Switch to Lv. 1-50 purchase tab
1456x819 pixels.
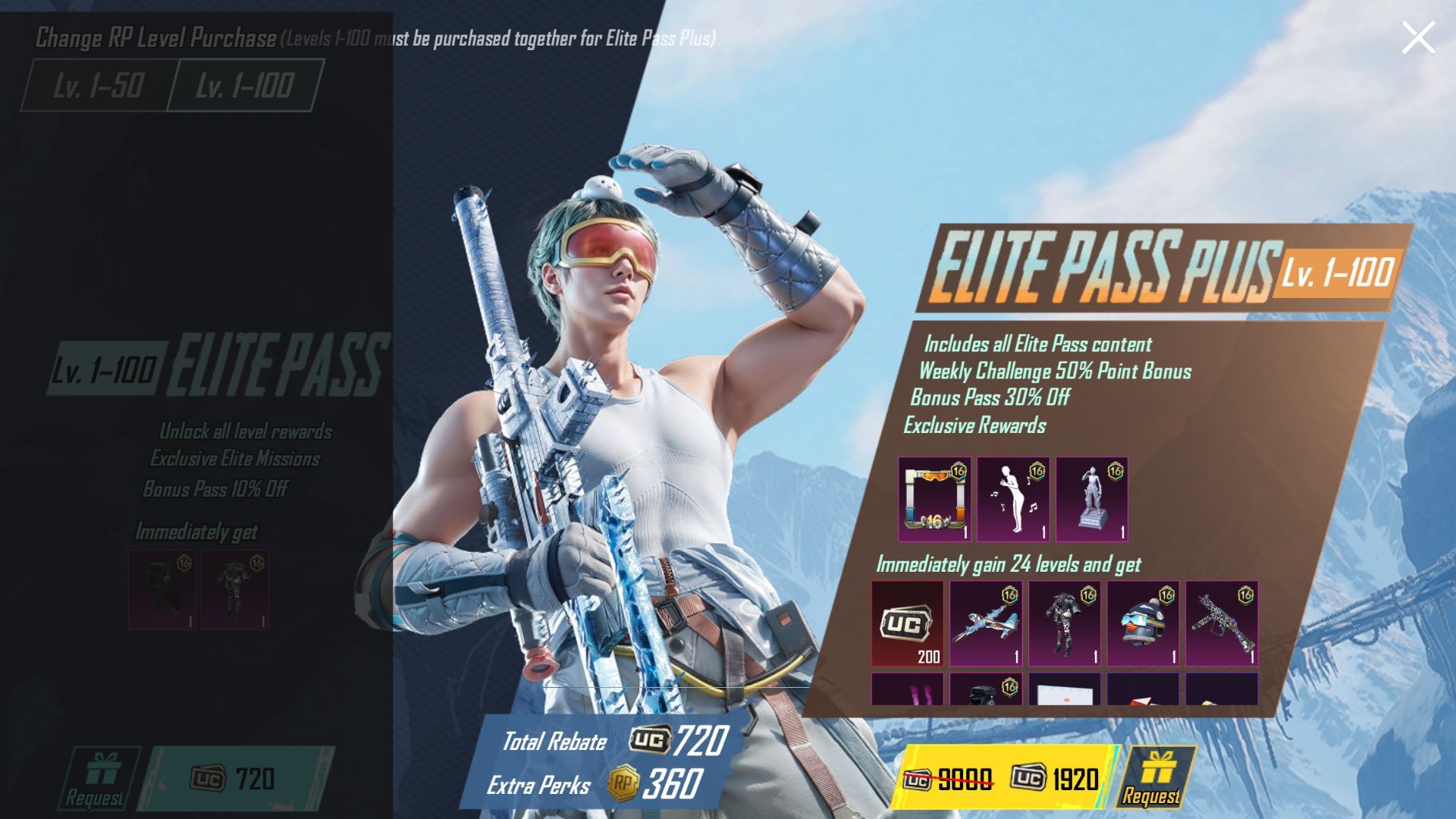(x=98, y=85)
